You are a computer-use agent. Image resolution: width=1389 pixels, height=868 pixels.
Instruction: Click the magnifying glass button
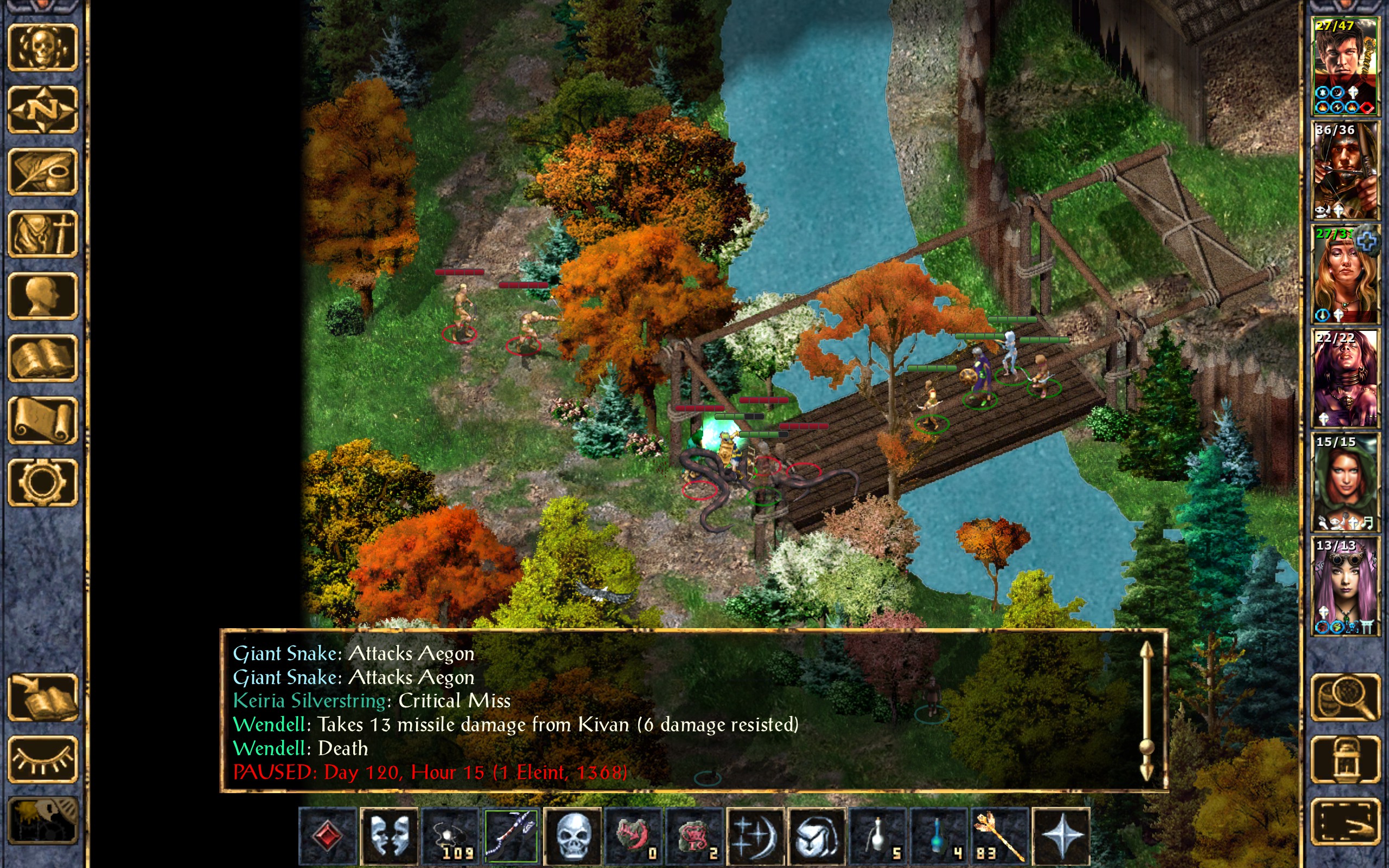1345,698
